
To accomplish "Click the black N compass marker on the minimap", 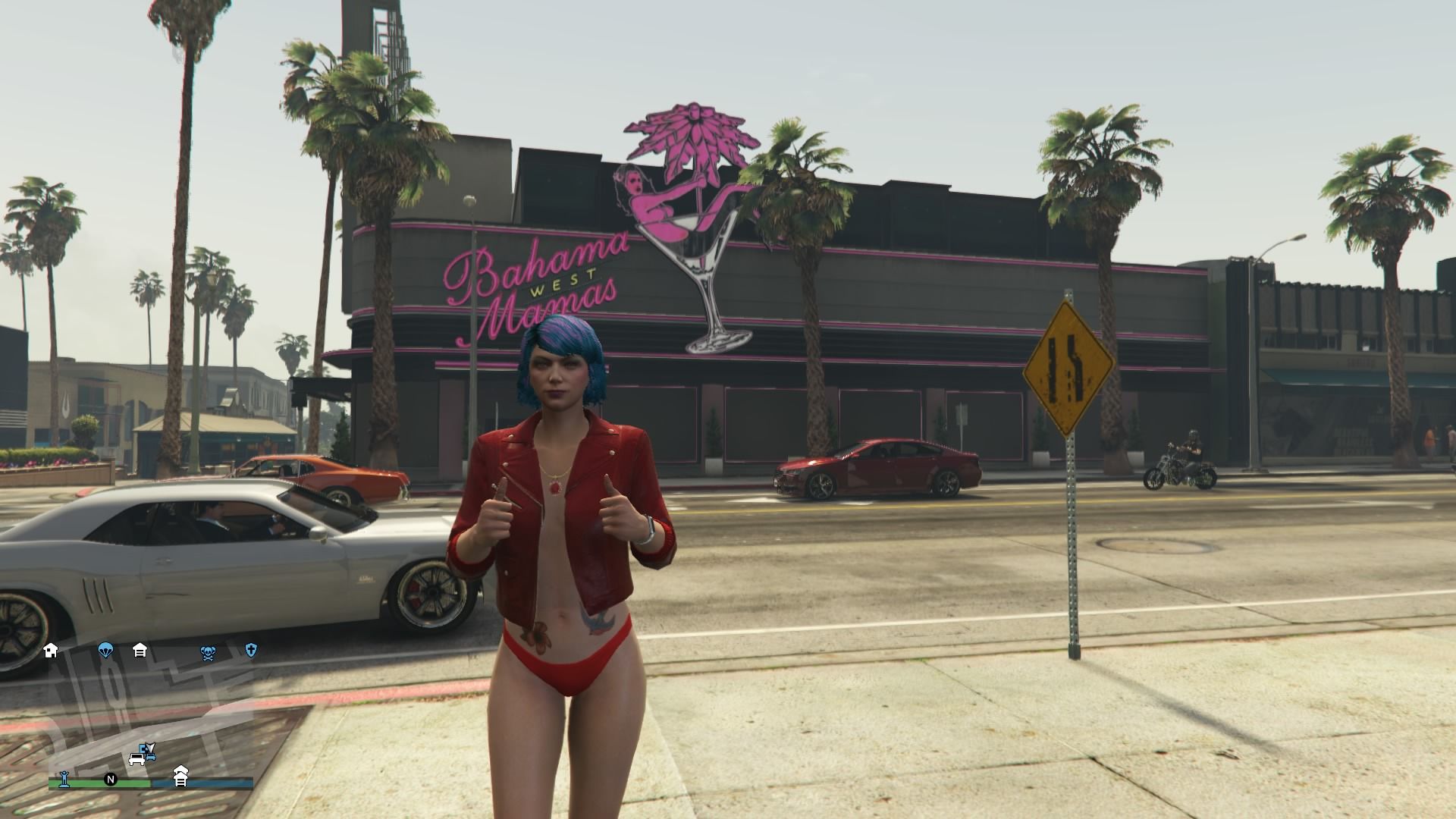I will (110, 780).
